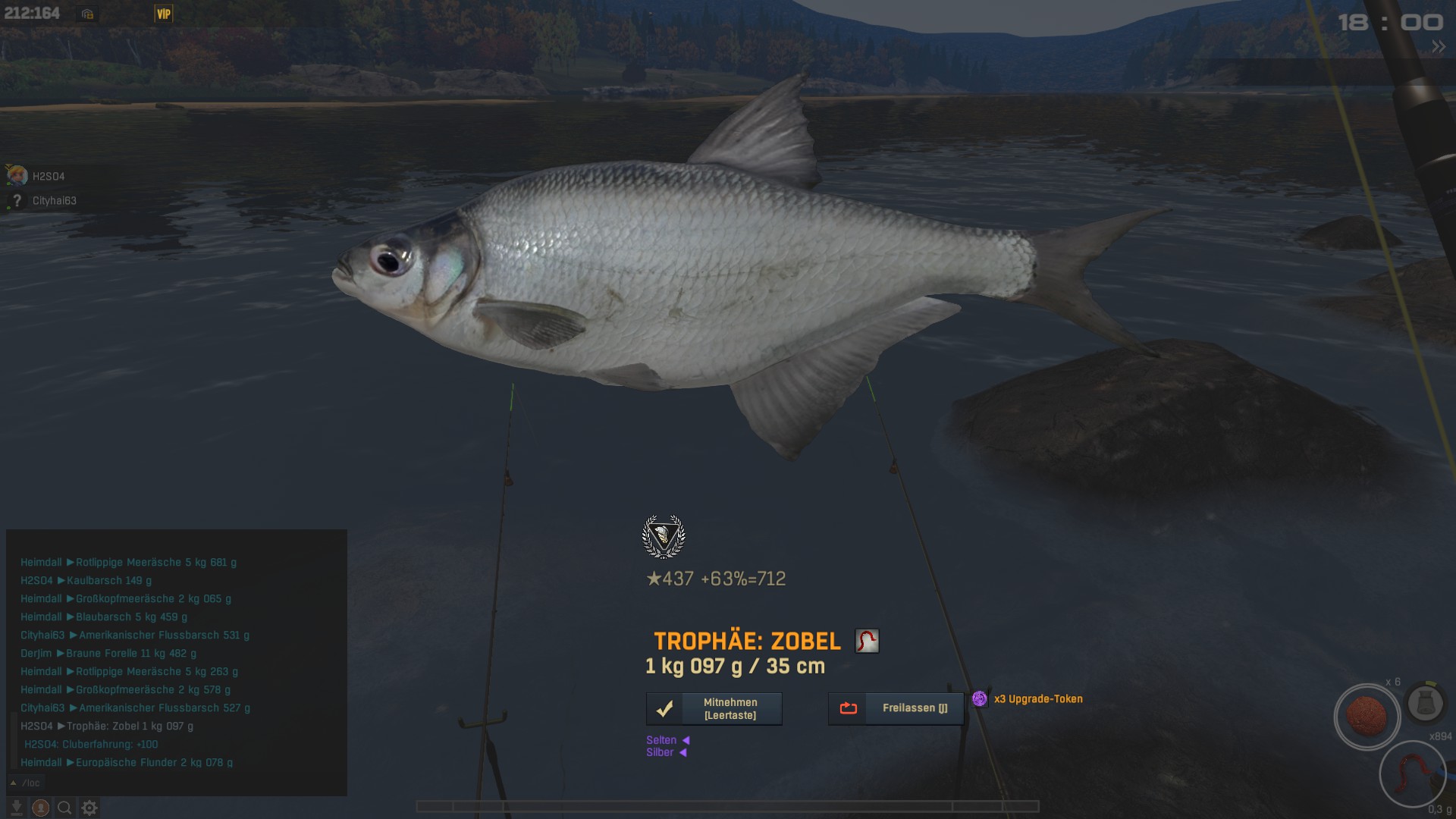Click the download arrow icon below chat
Viewport: 1456px width, 819px height.
(16, 808)
